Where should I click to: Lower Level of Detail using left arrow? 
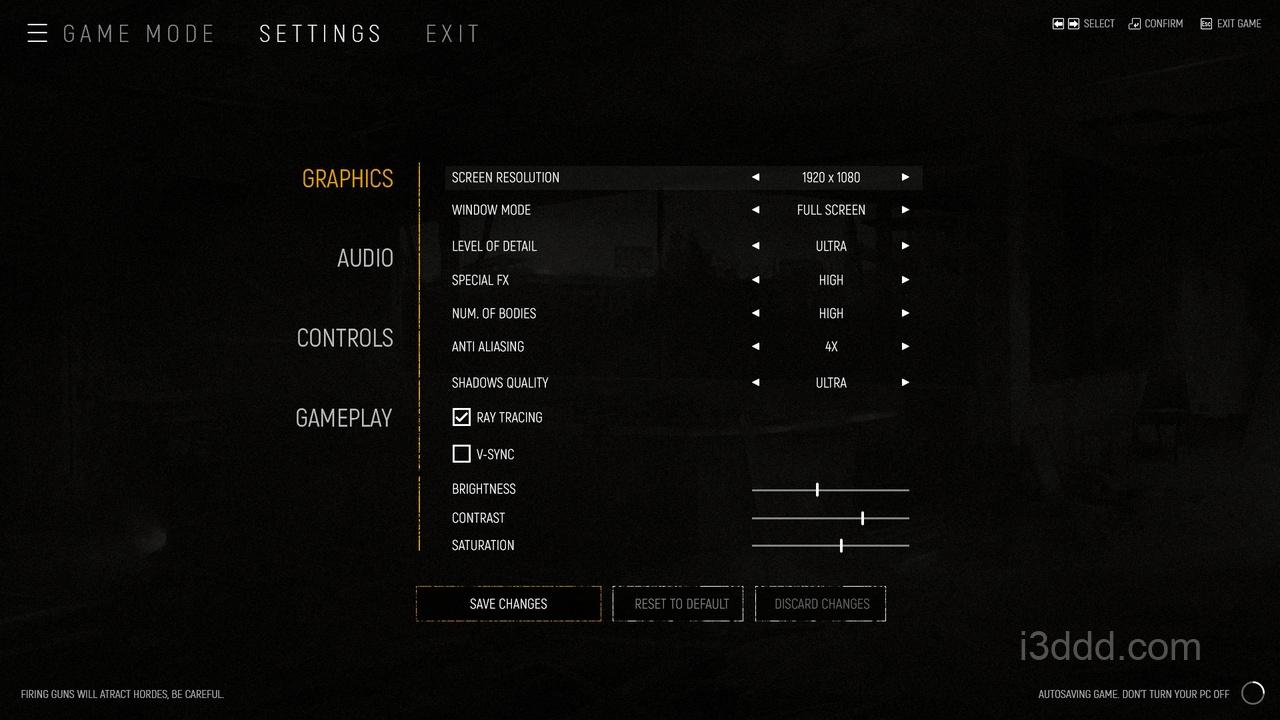pos(756,246)
